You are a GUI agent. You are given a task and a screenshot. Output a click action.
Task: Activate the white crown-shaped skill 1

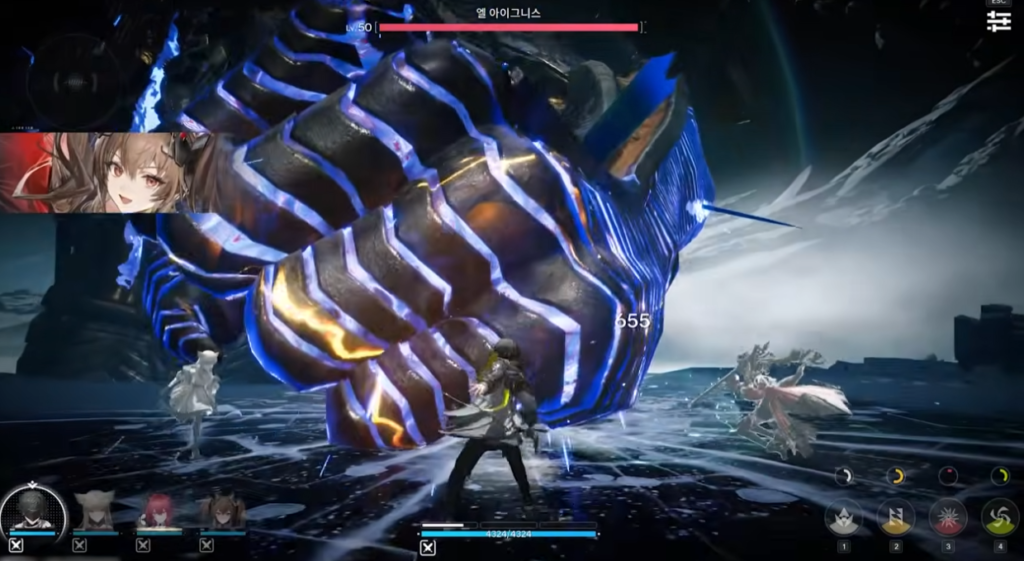click(843, 517)
